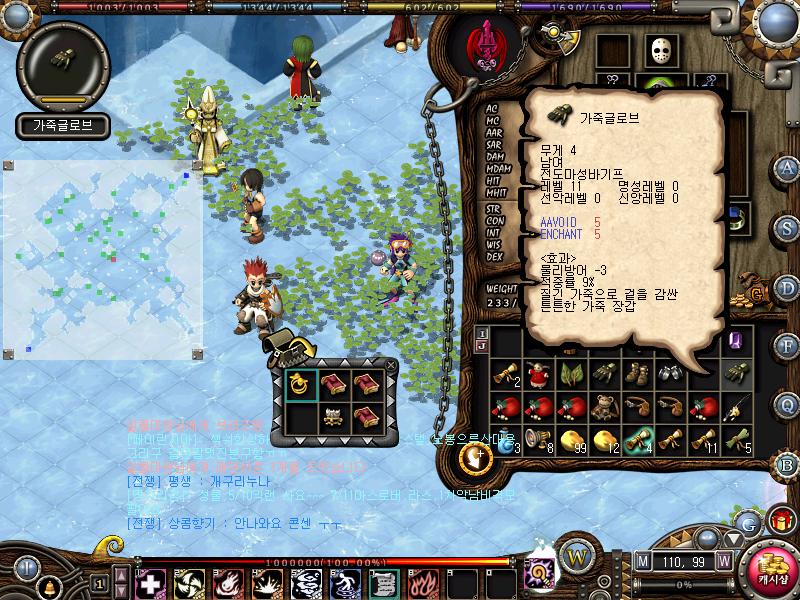The image size is (800, 600).
Task: Select the blue potion flask in inventory
Action: pos(506,438)
